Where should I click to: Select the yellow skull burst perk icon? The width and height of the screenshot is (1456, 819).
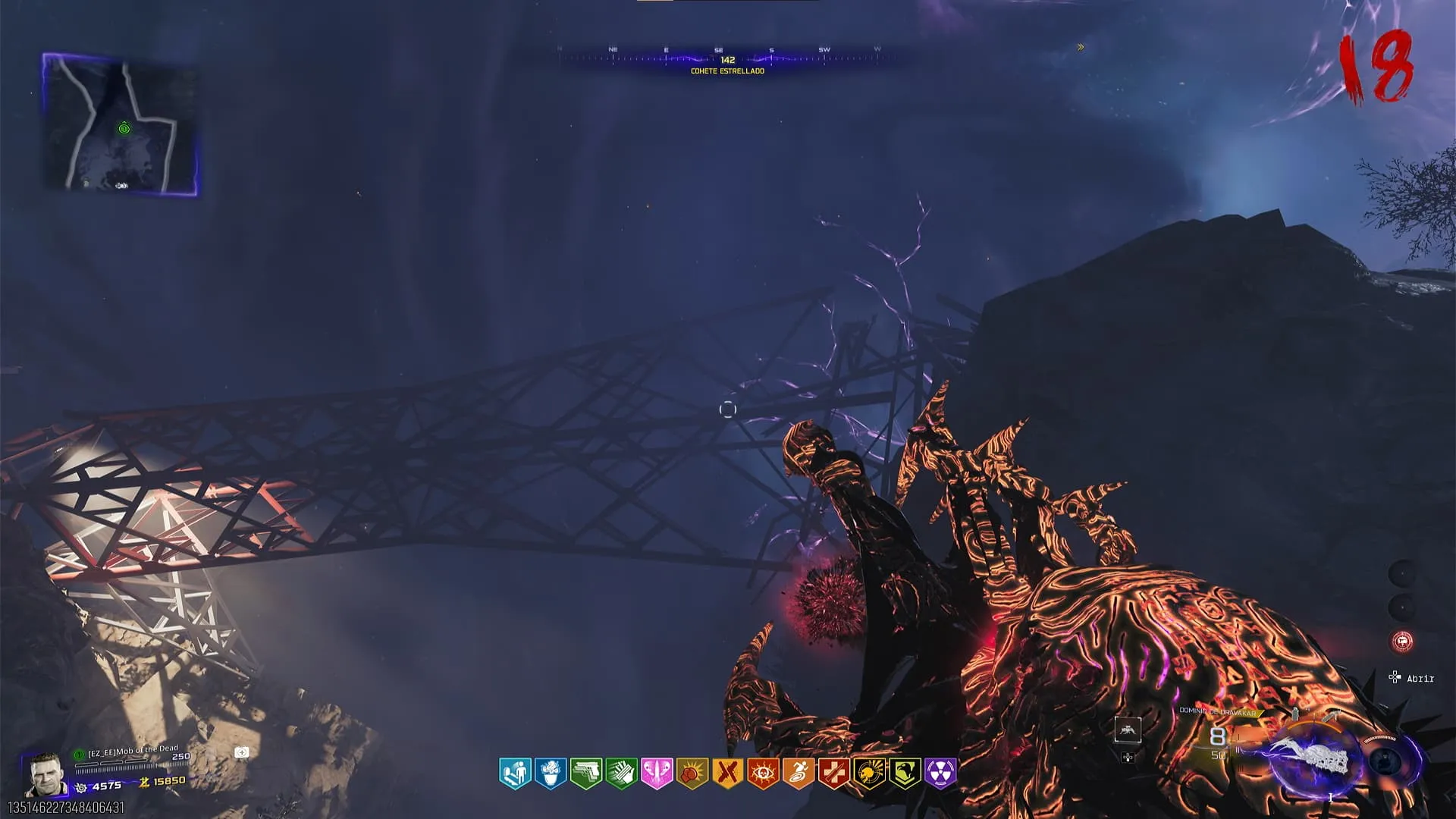(x=869, y=773)
